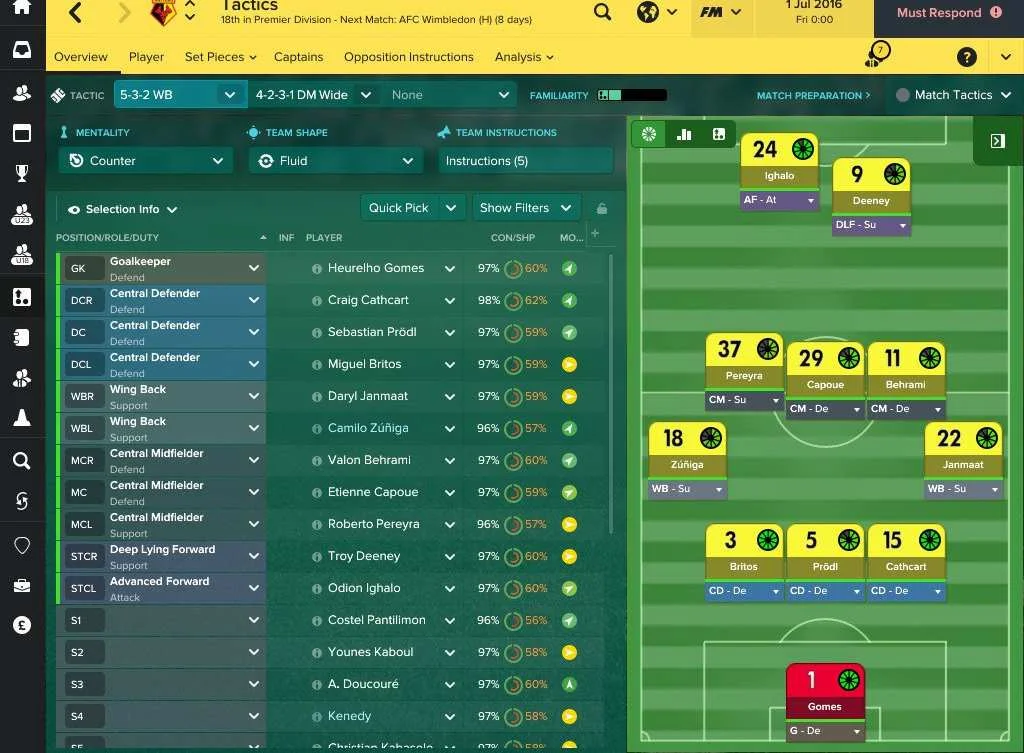The width and height of the screenshot is (1024, 753).
Task: Respond via the Must Respond button
Action: coord(948,13)
